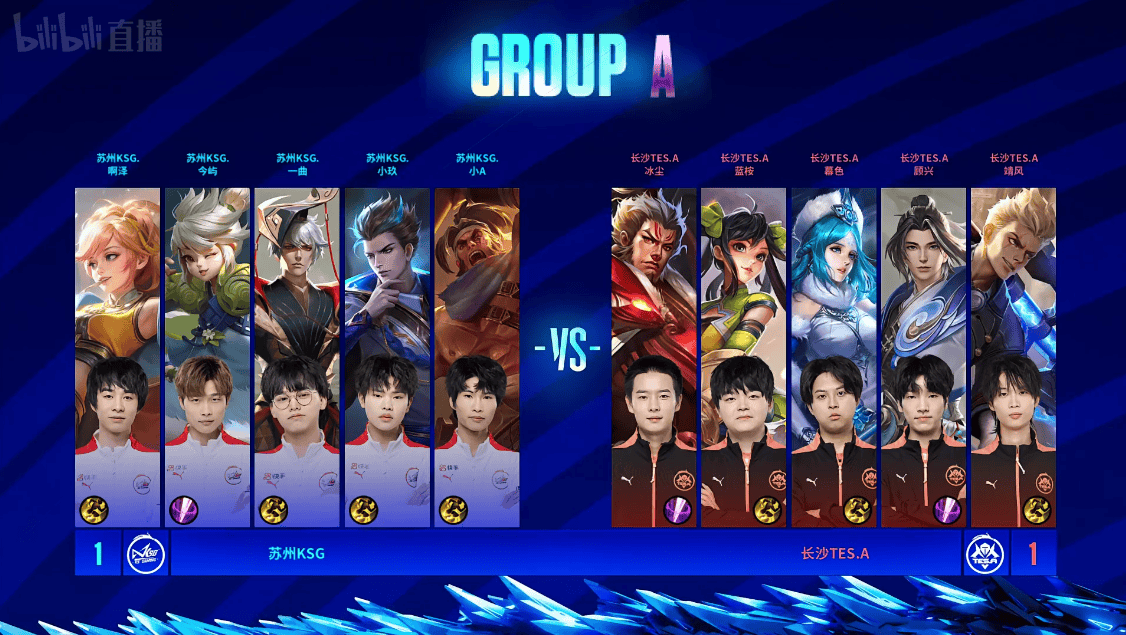Click the 长沙TES.A team logo
The width and height of the screenshot is (1126, 635).
(x=986, y=553)
